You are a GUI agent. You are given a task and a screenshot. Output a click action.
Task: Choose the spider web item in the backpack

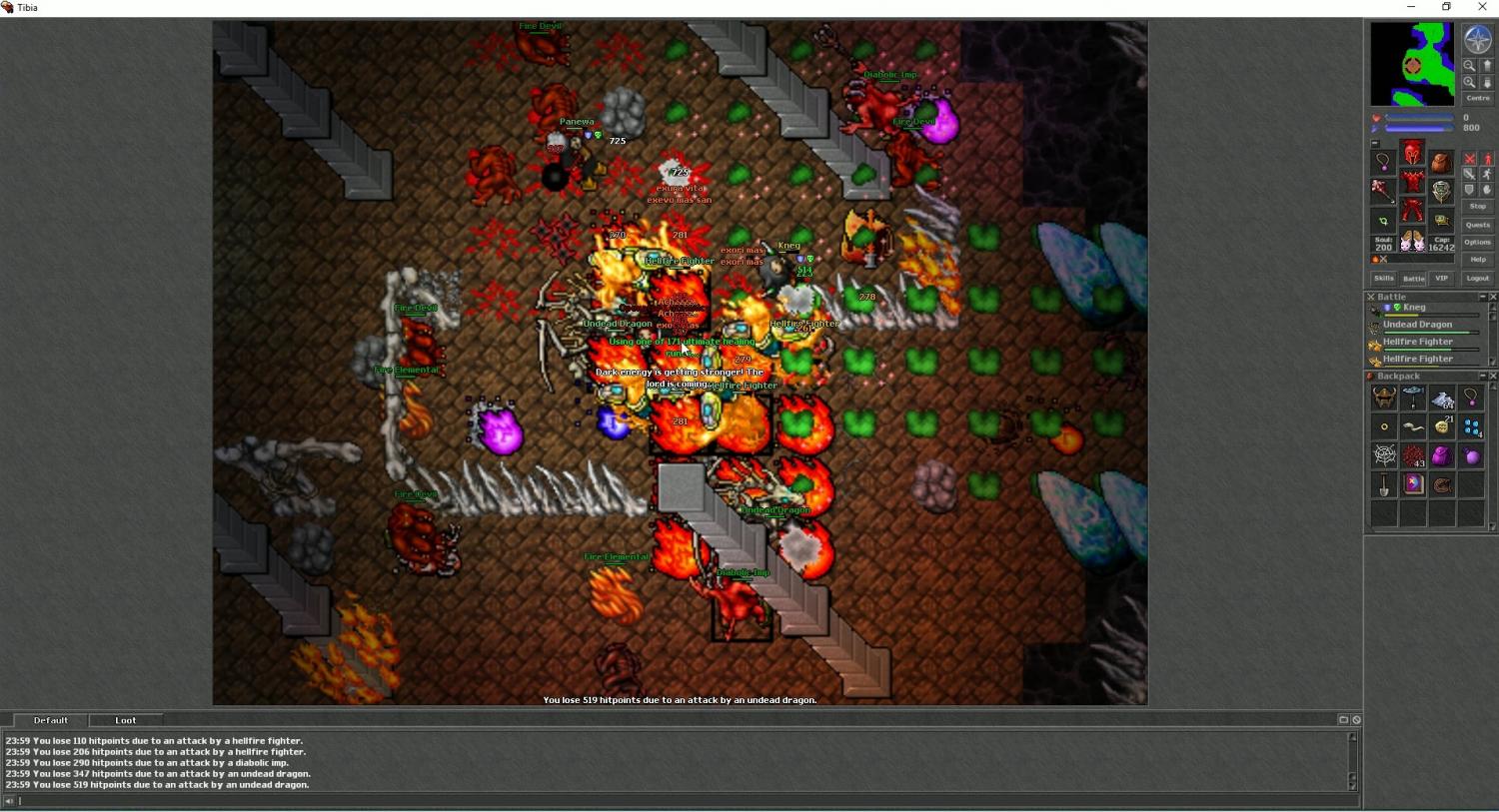click(x=1384, y=456)
